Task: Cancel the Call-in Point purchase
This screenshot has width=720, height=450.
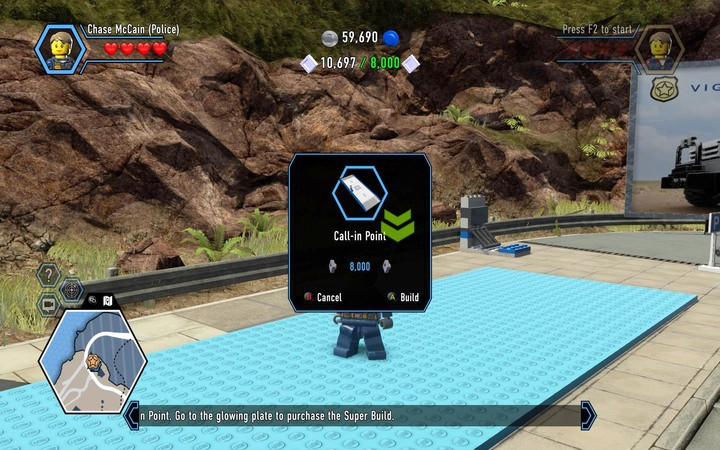Action: (x=323, y=297)
